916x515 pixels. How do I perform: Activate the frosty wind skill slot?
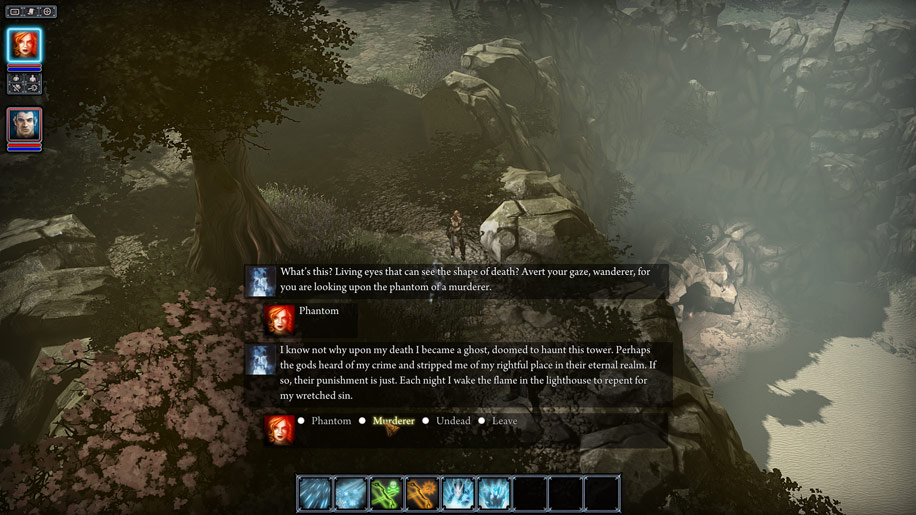pyautogui.click(x=350, y=494)
